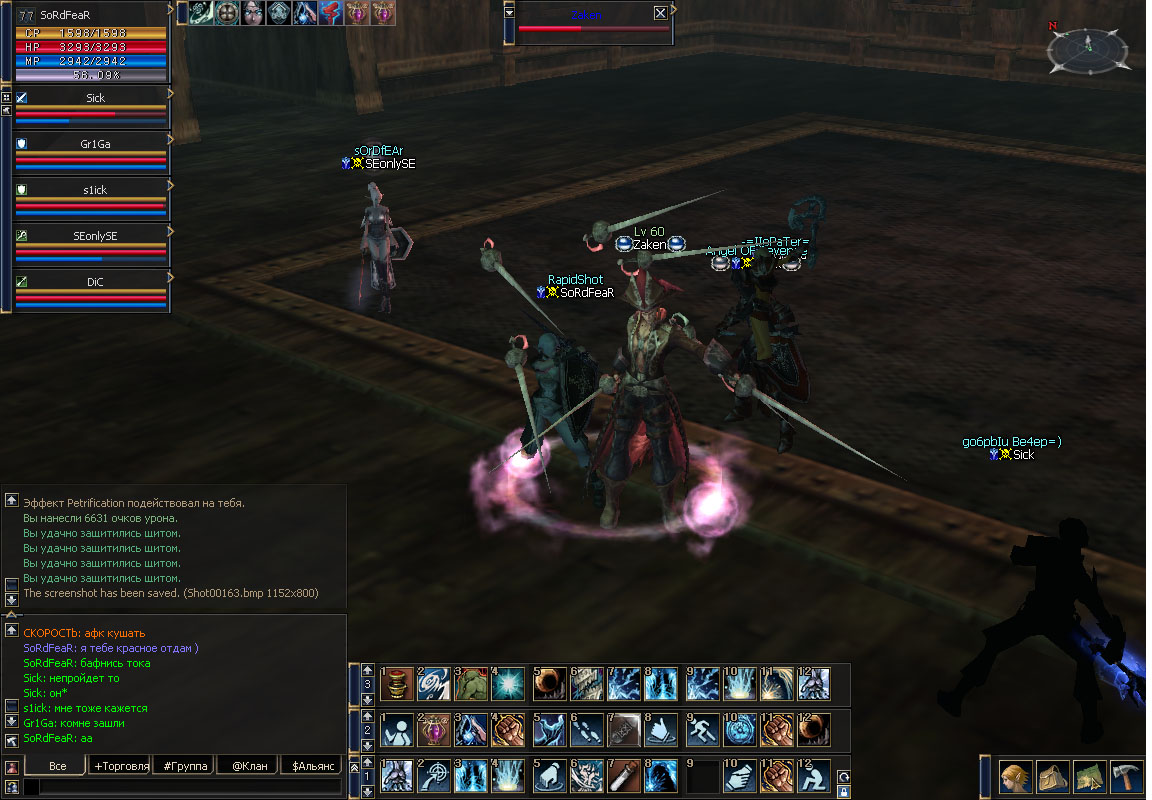Use the purple lantern item in hotbar 2
This screenshot has height=800, width=1152.
434,730
